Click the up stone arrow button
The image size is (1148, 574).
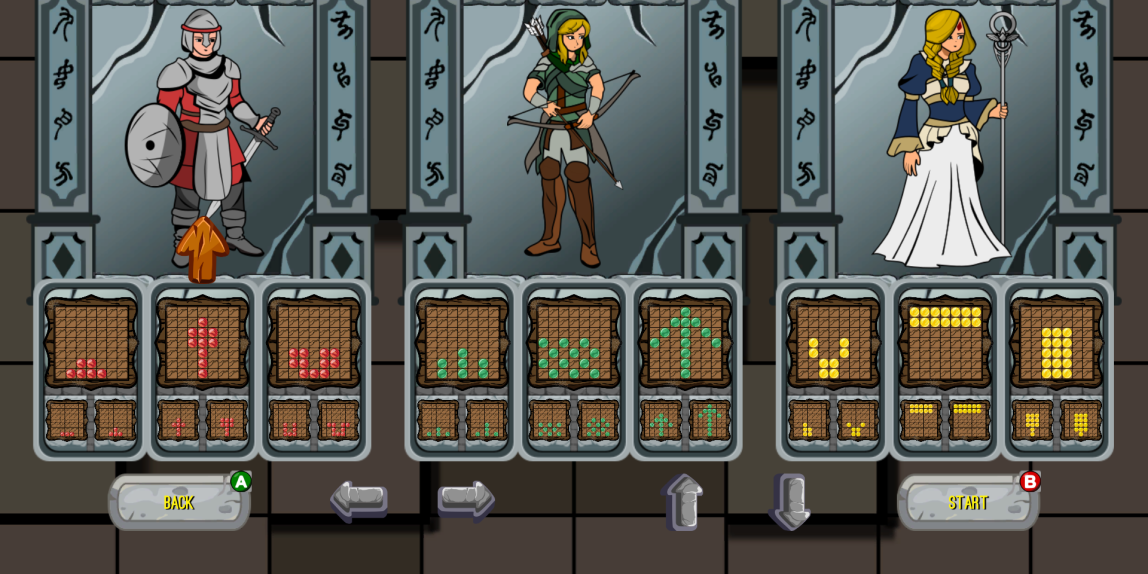click(x=682, y=501)
